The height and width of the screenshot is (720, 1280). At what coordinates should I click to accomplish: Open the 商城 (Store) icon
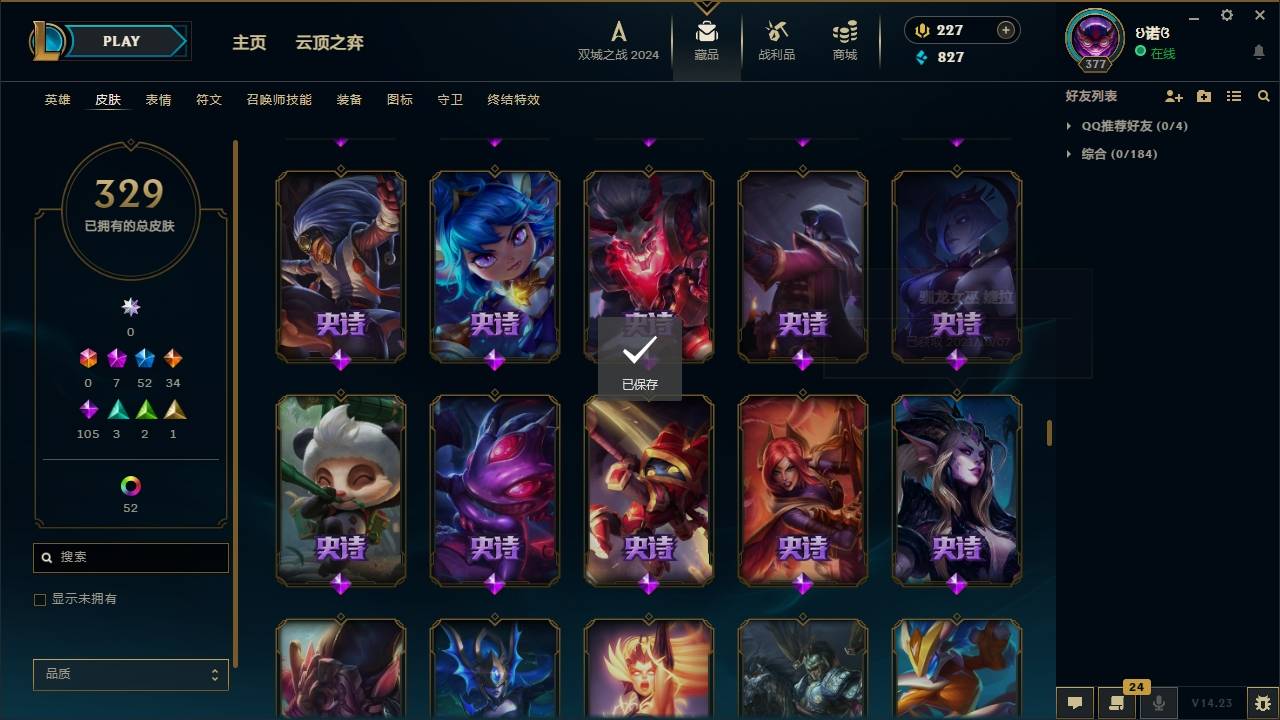(x=843, y=32)
